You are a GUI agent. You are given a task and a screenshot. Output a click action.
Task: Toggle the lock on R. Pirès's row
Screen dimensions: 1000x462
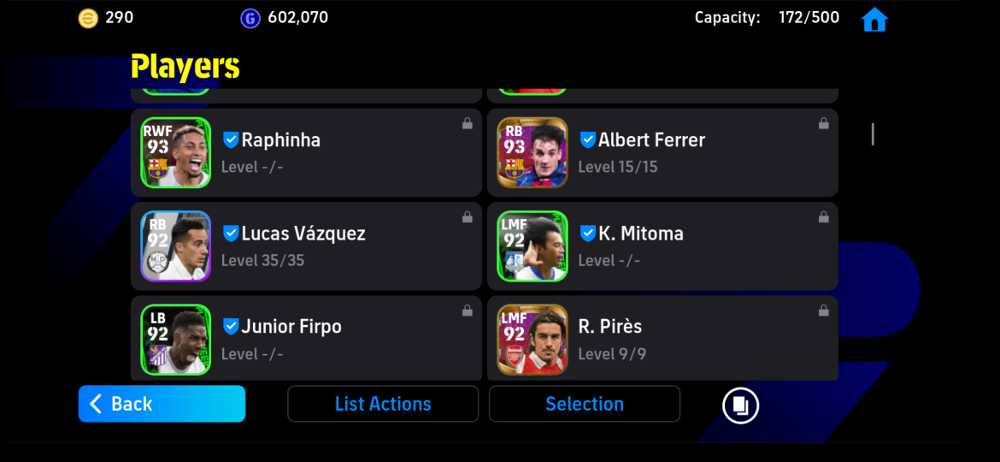pyautogui.click(x=823, y=311)
